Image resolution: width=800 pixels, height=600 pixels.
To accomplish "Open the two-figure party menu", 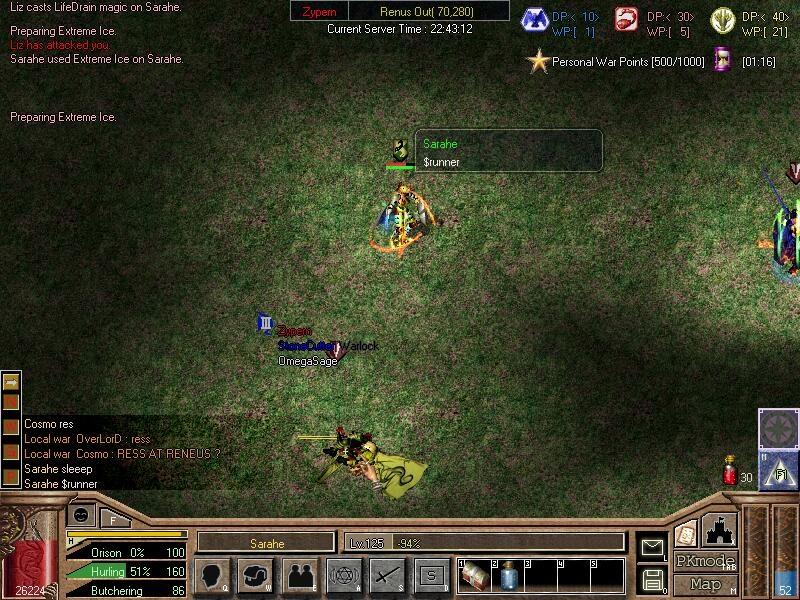I will pos(299,575).
